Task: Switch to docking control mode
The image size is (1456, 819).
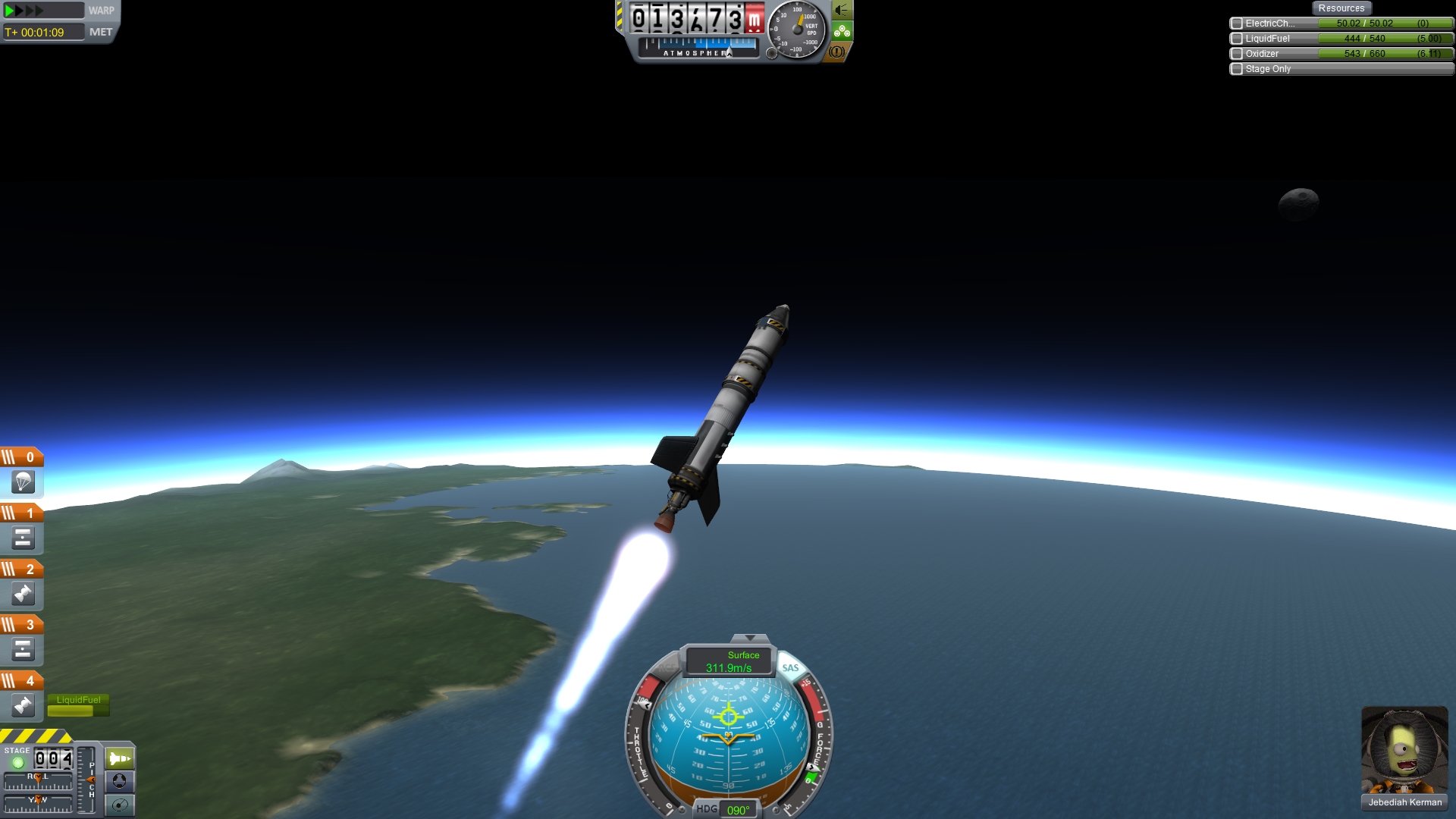Action: tap(120, 781)
